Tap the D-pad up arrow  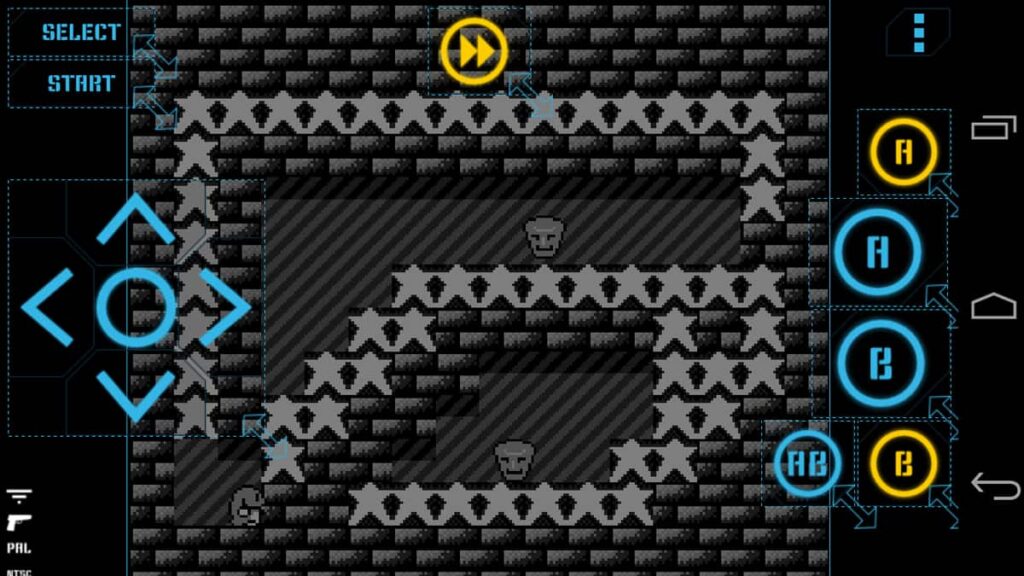pyautogui.click(x=136, y=218)
